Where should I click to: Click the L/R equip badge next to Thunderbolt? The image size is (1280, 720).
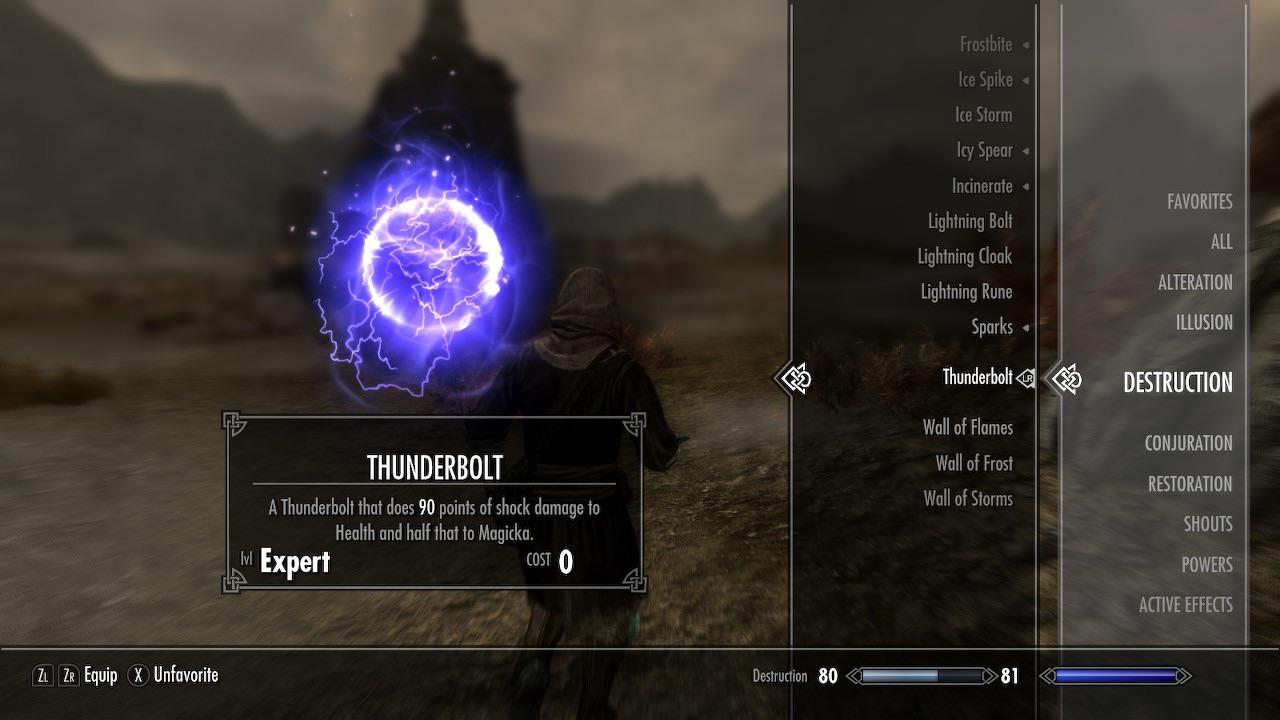click(x=1027, y=377)
